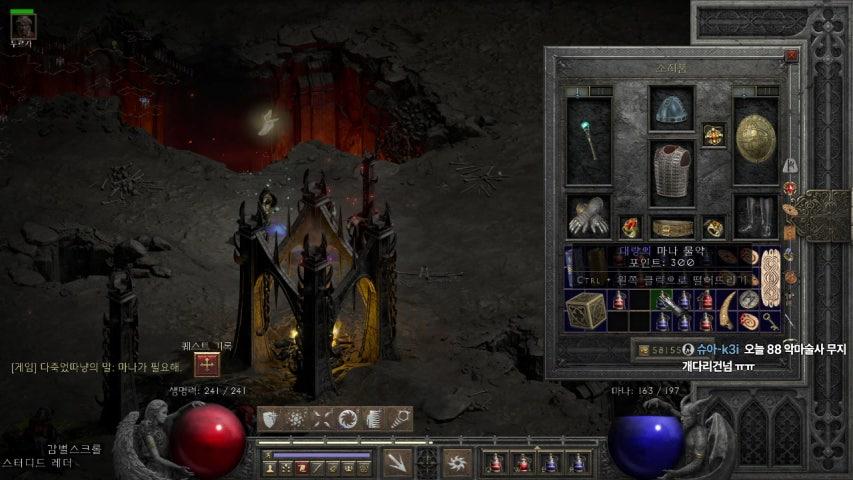Image resolution: width=853 pixels, height=480 pixels.
Task: Pick the Horadric Cube in inventory
Action: click(585, 311)
